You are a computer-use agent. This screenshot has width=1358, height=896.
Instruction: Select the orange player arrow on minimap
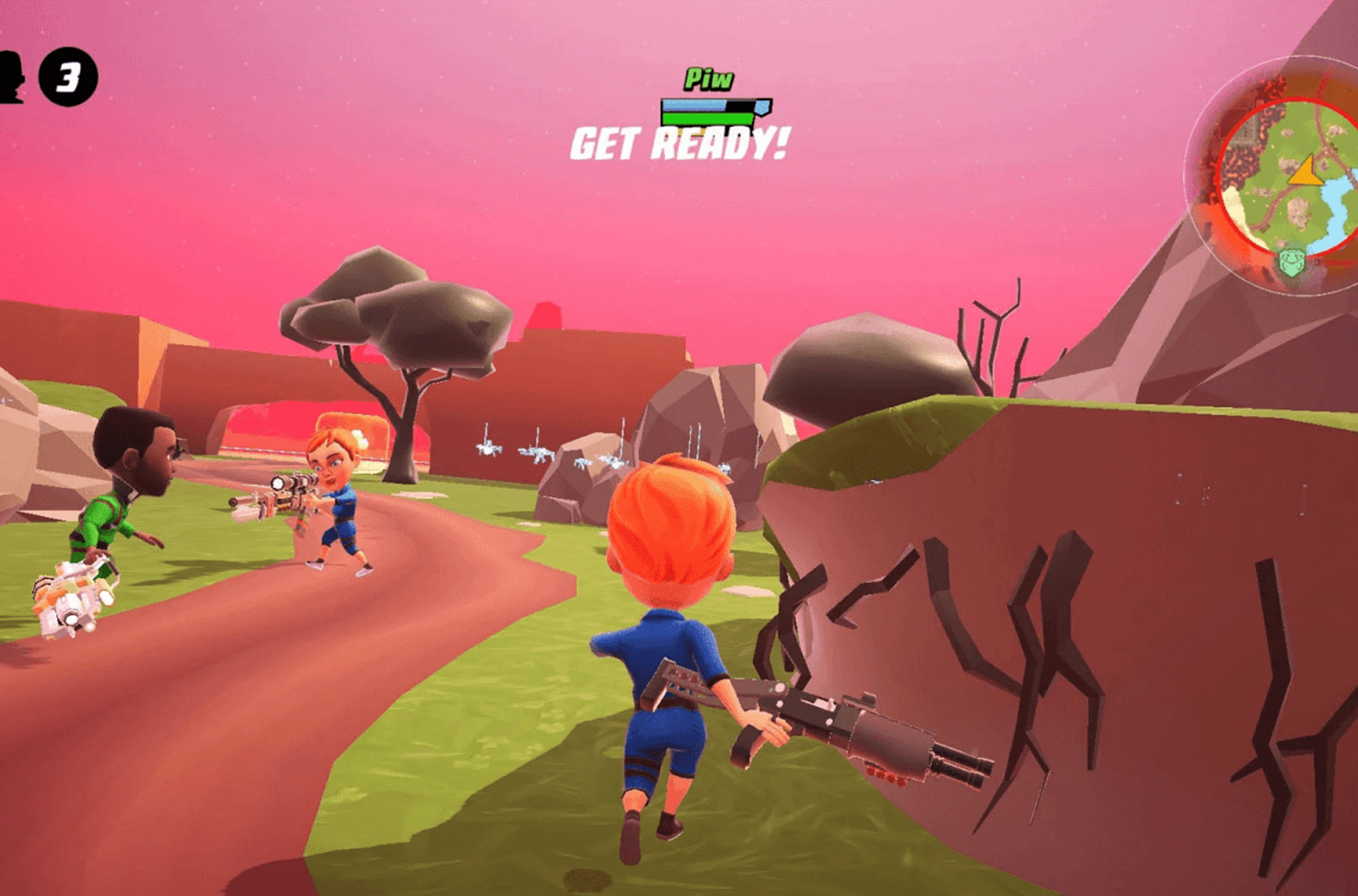click(x=1305, y=172)
